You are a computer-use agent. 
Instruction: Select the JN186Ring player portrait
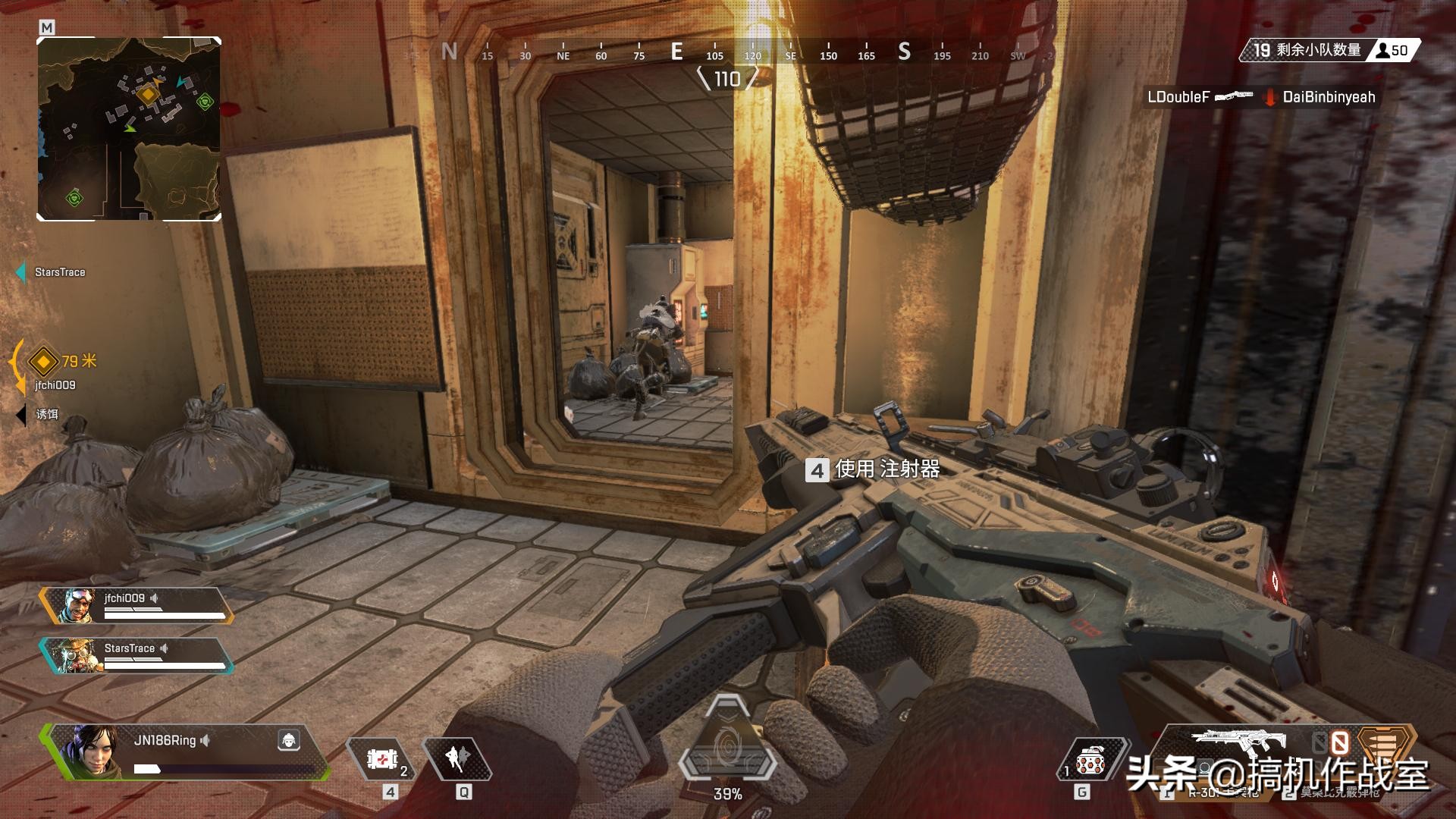click(93, 751)
